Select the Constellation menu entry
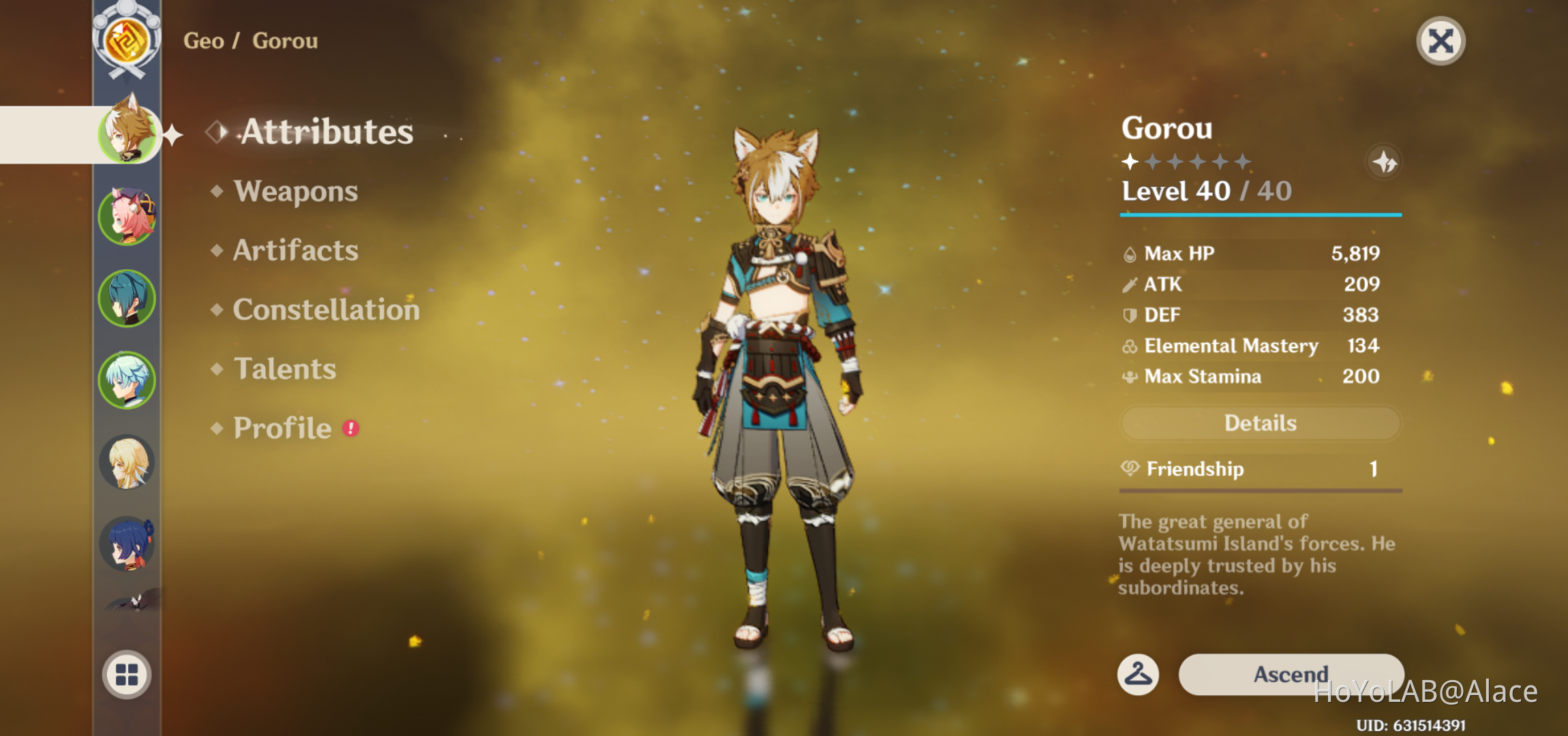This screenshot has width=1568, height=736. coord(326,309)
